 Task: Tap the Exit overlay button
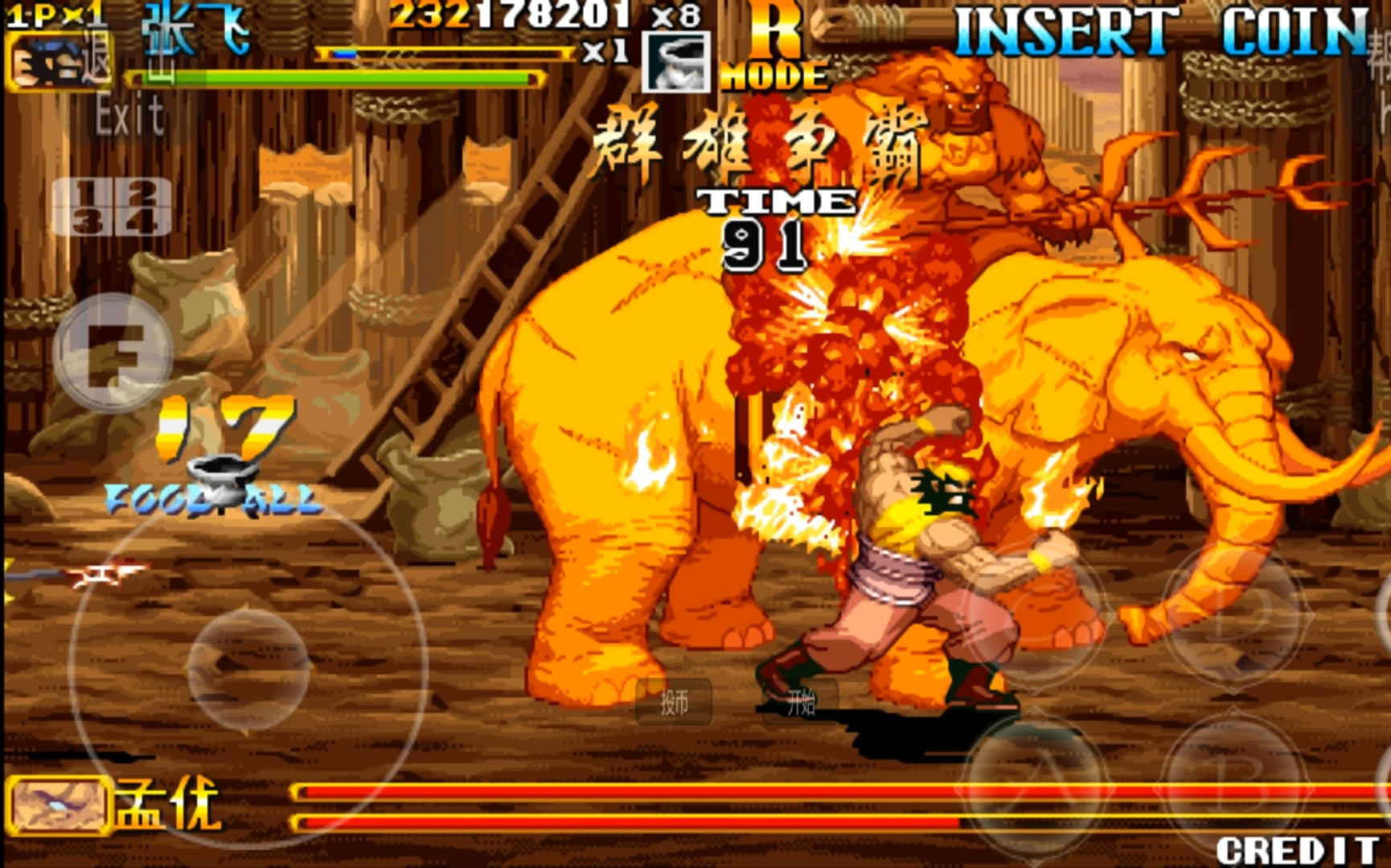click(130, 115)
